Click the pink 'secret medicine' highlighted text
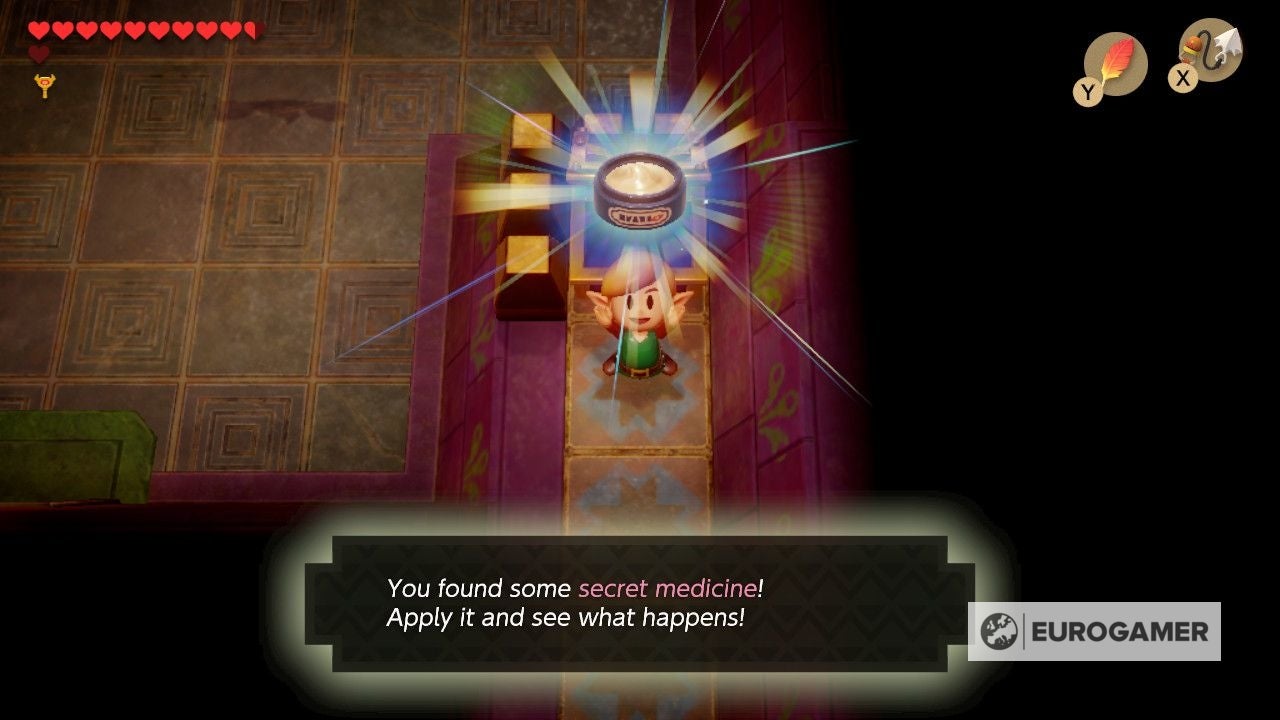Image resolution: width=1280 pixels, height=720 pixels. (666, 589)
